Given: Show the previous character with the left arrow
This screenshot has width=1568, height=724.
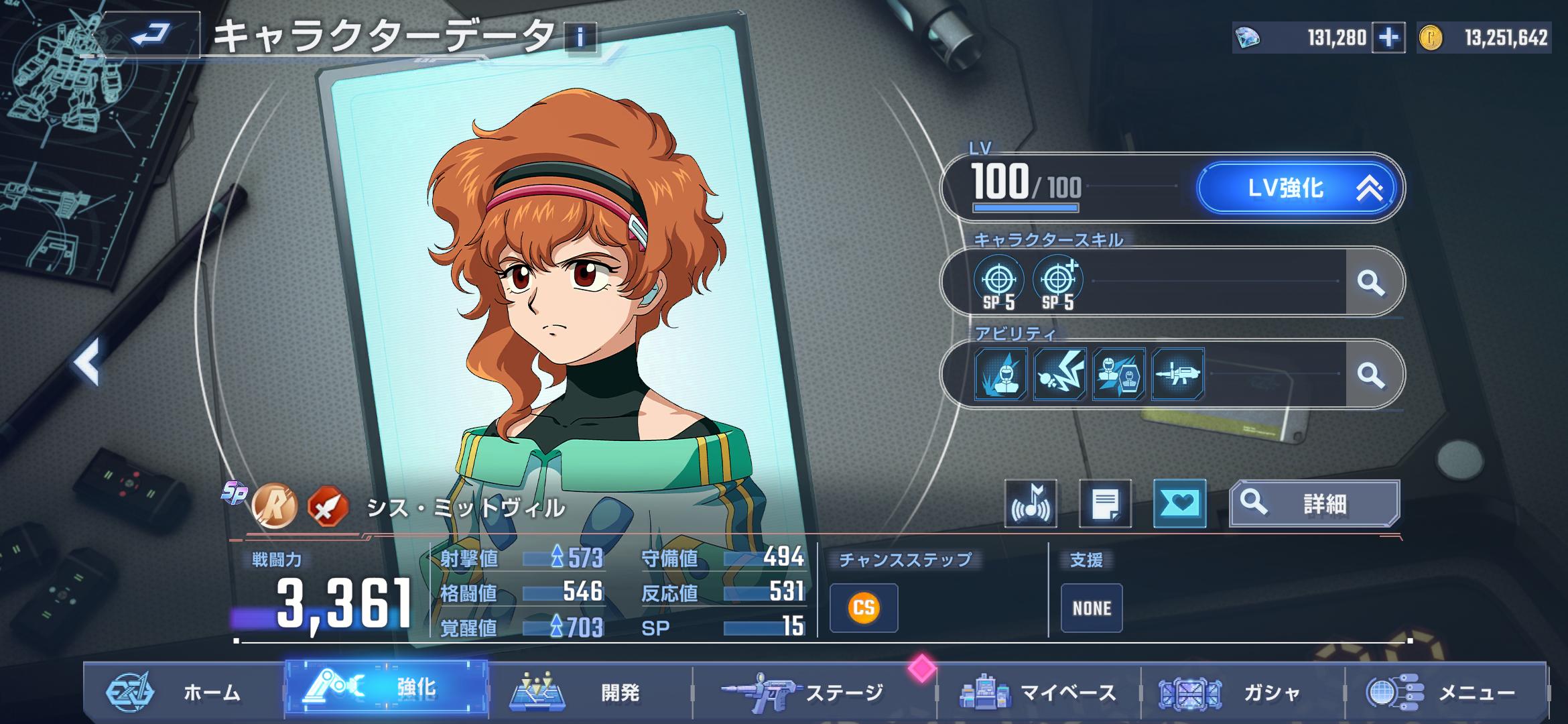Looking at the screenshot, I should pos(87,362).
